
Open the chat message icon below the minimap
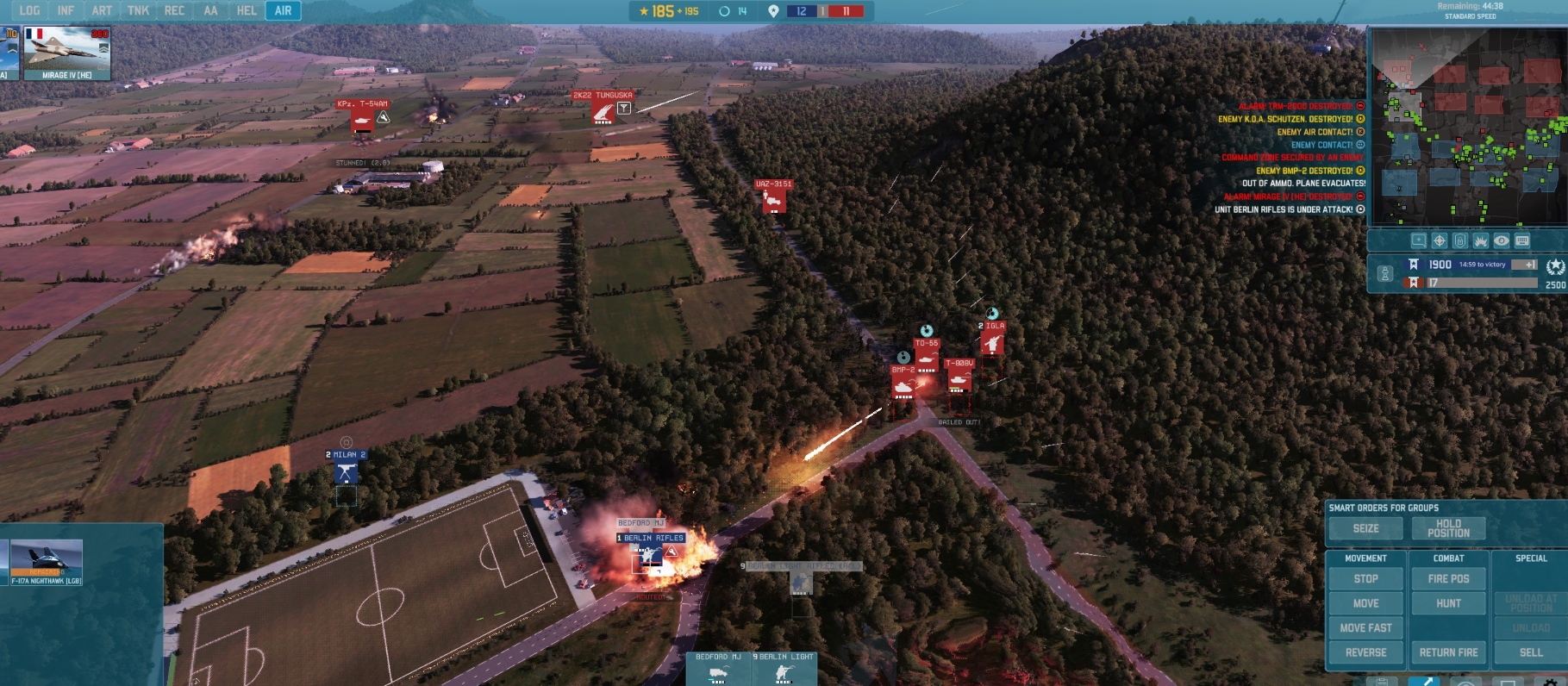(1418, 241)
